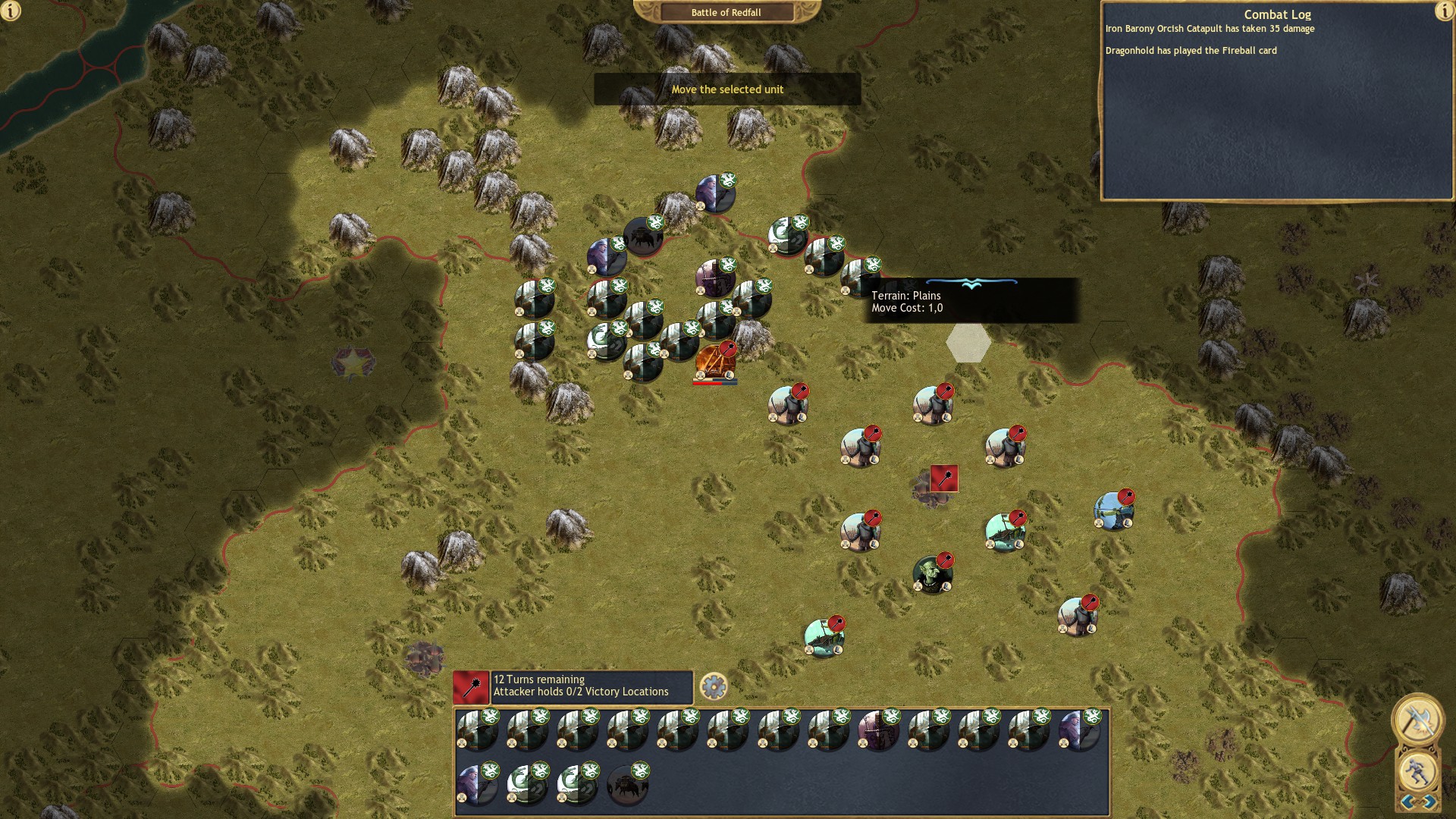
Task: Move to the highlighted plains hex
Action: (968, 343)
